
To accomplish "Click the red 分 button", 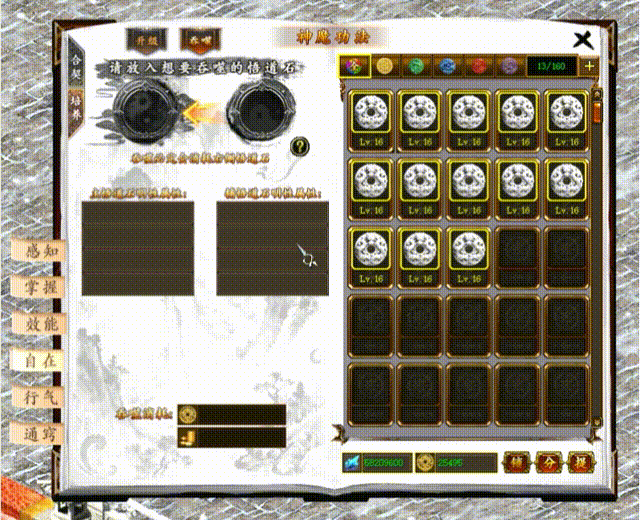I will 547,462.
